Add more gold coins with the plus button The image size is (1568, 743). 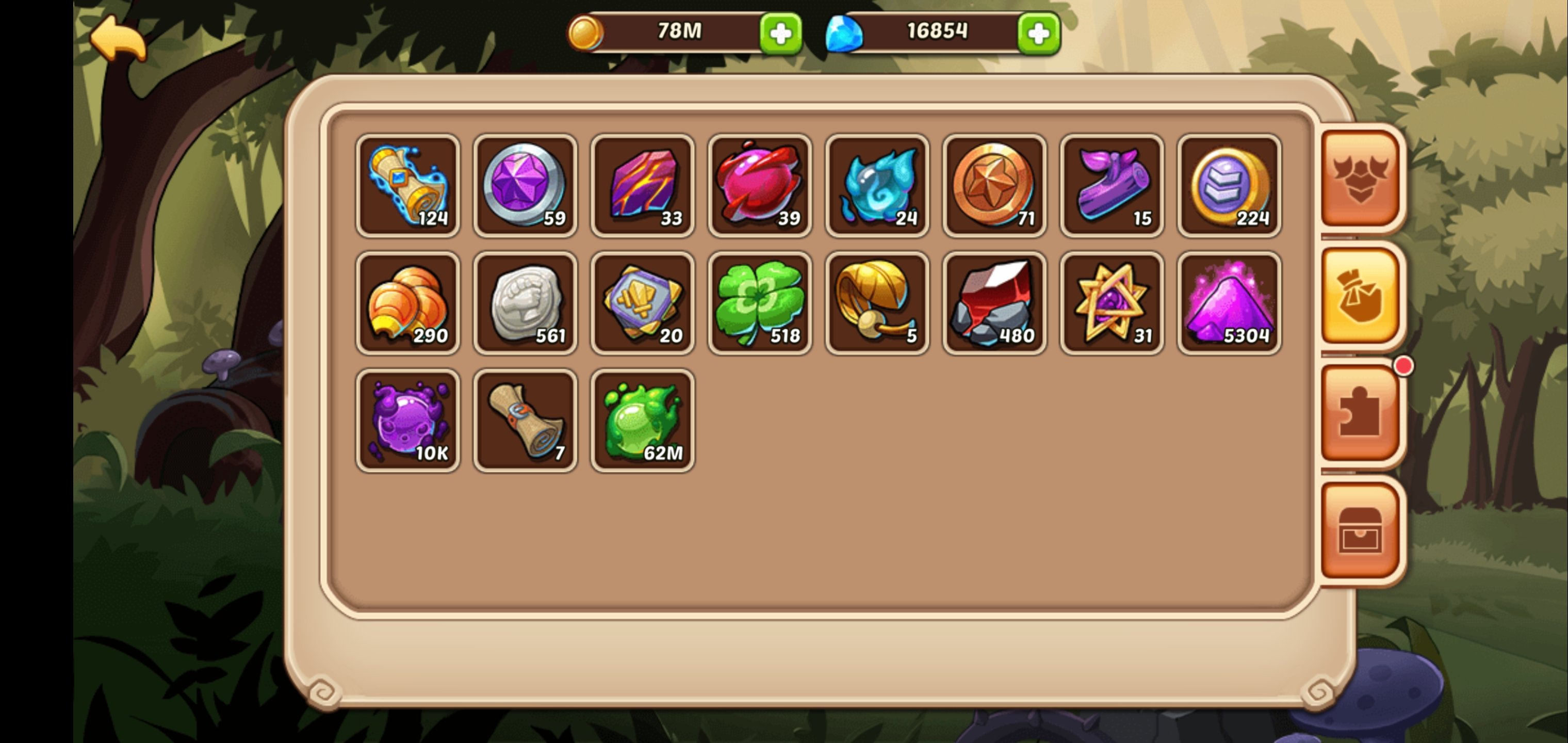780,34
